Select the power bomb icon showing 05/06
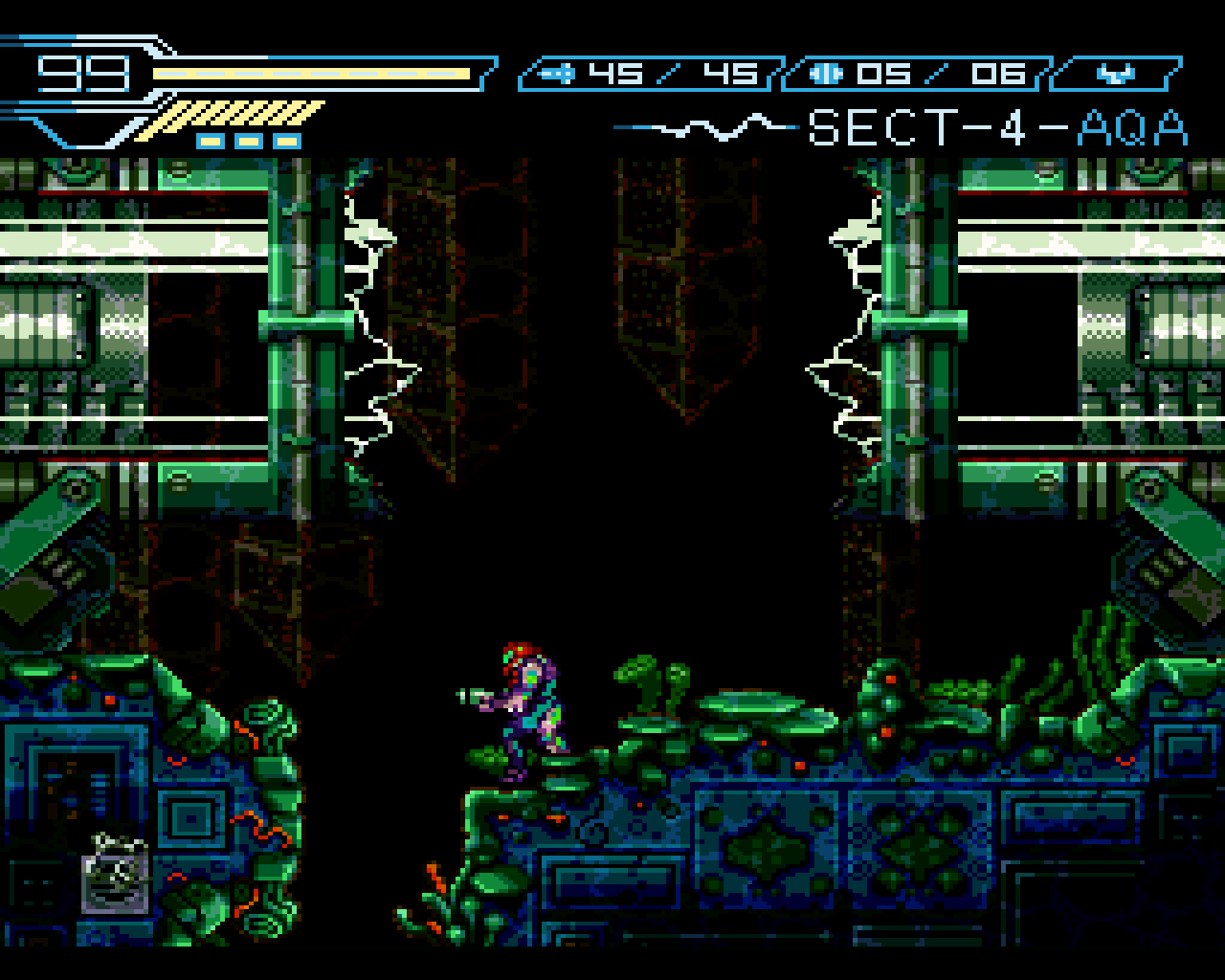The image size is (1225, 980). click(x=824, y=72)
